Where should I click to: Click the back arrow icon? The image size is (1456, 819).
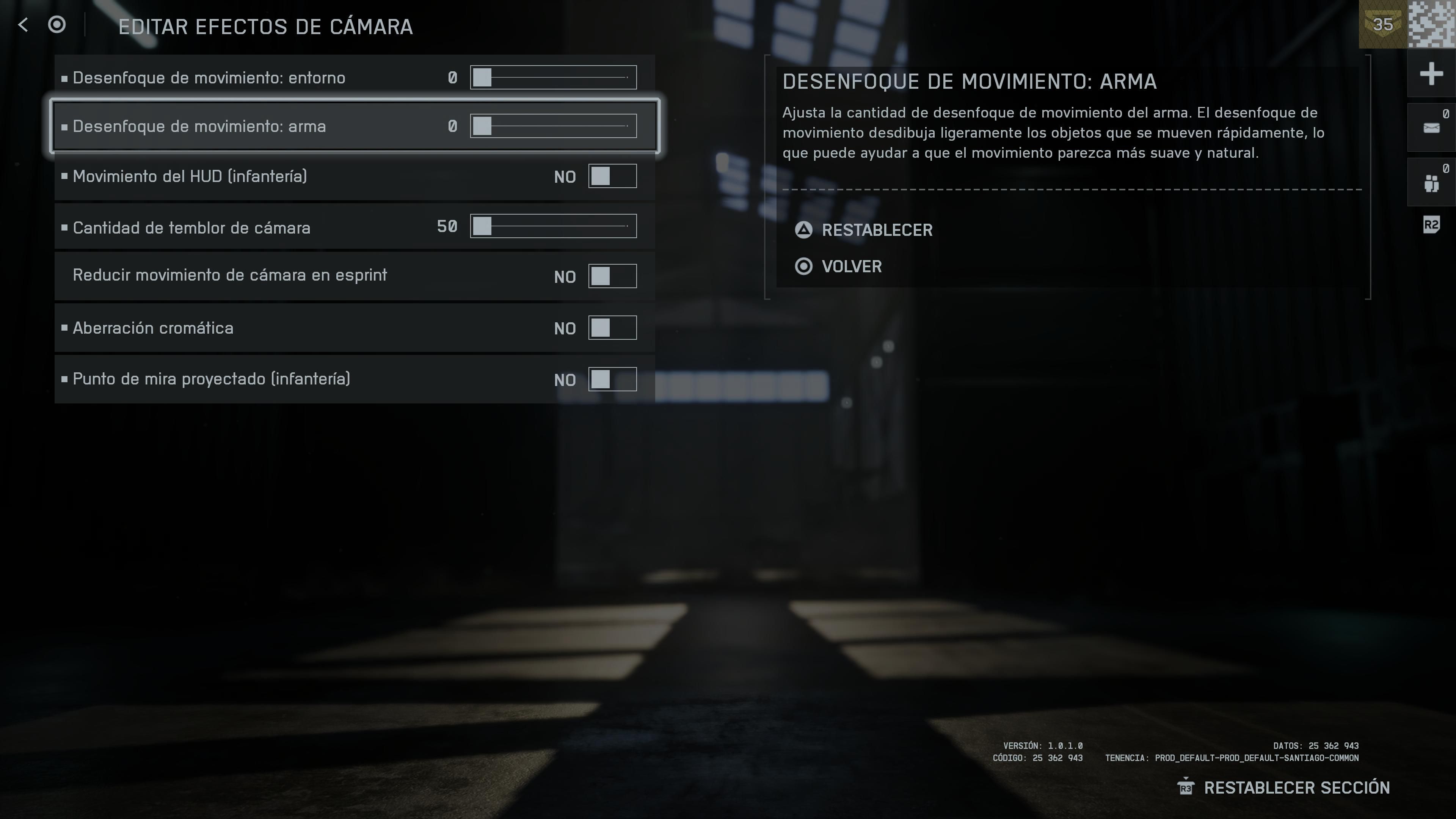click(22, 25)
